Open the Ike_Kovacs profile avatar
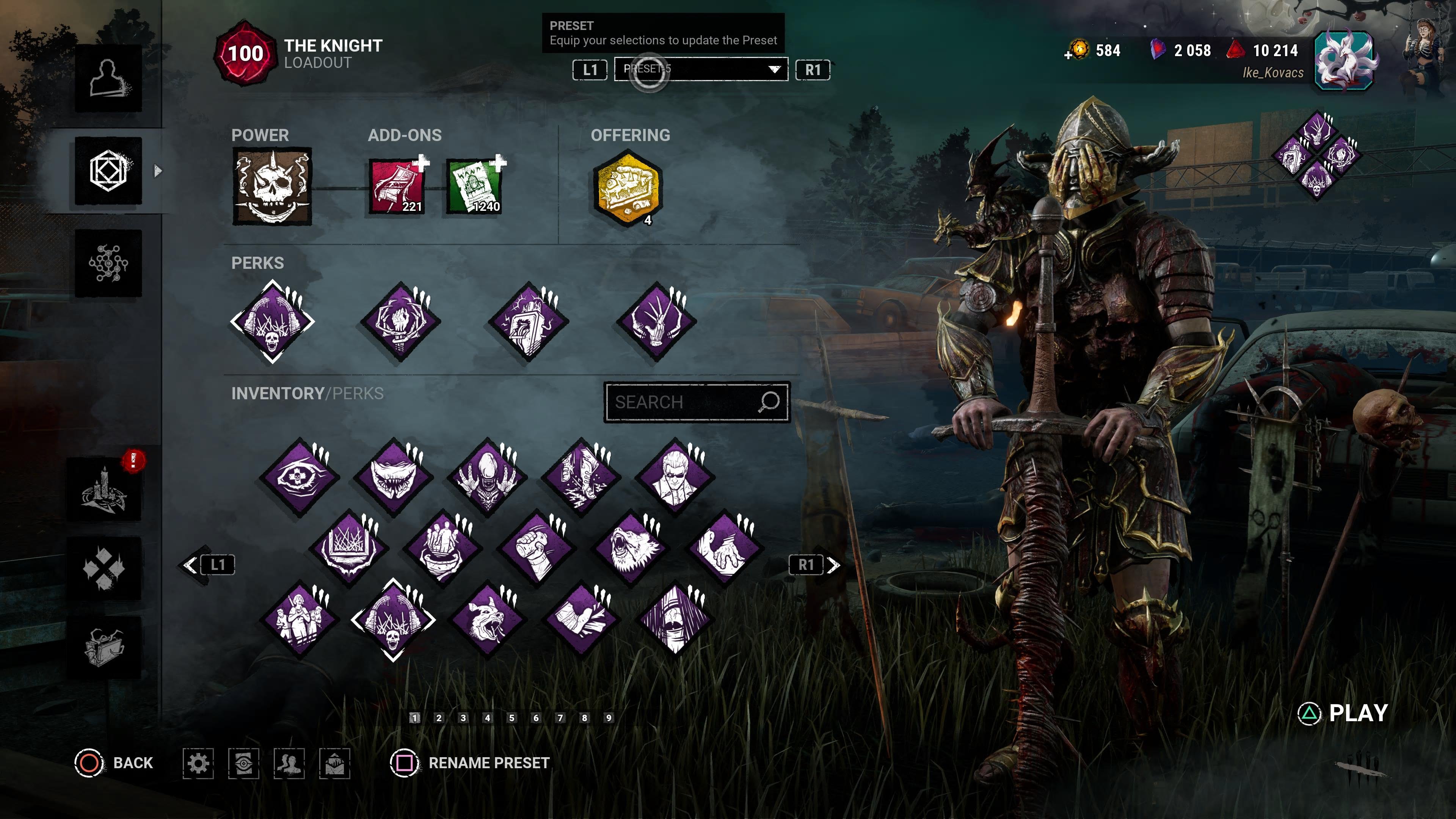 click(1343, 61)
